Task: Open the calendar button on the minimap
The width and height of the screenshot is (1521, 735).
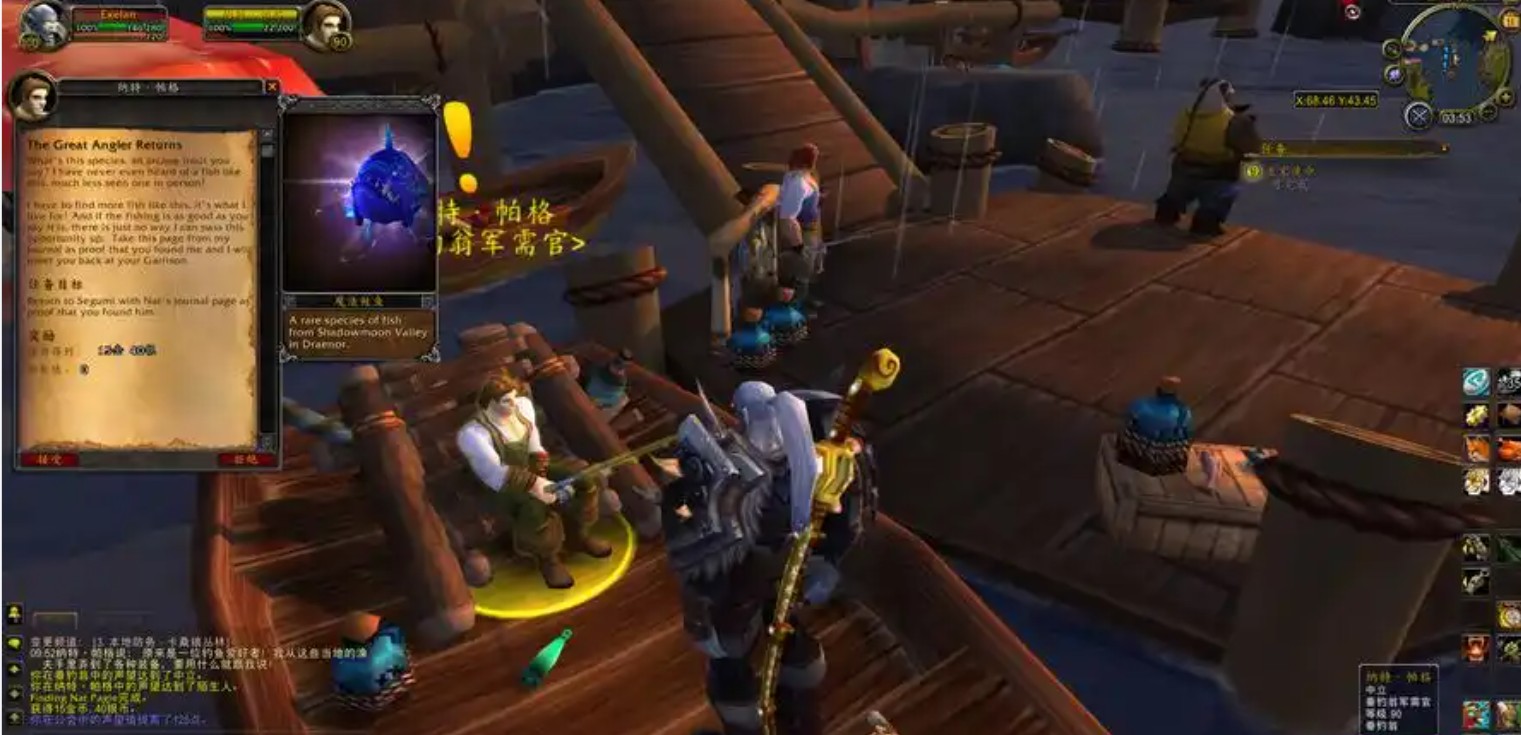Action: tap(1510, 20)
